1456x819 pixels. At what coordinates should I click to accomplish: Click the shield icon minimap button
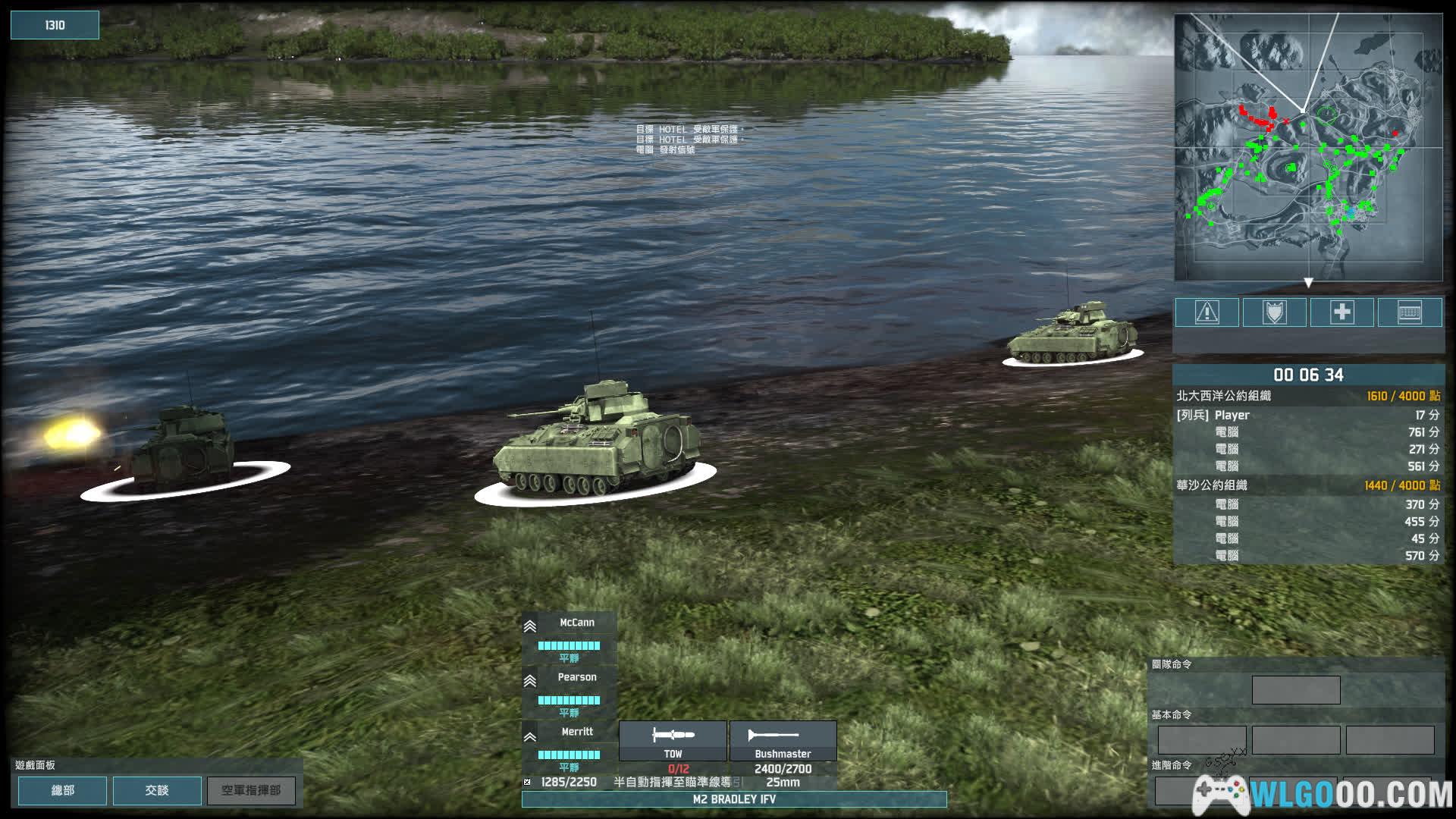click(1274, 312)
